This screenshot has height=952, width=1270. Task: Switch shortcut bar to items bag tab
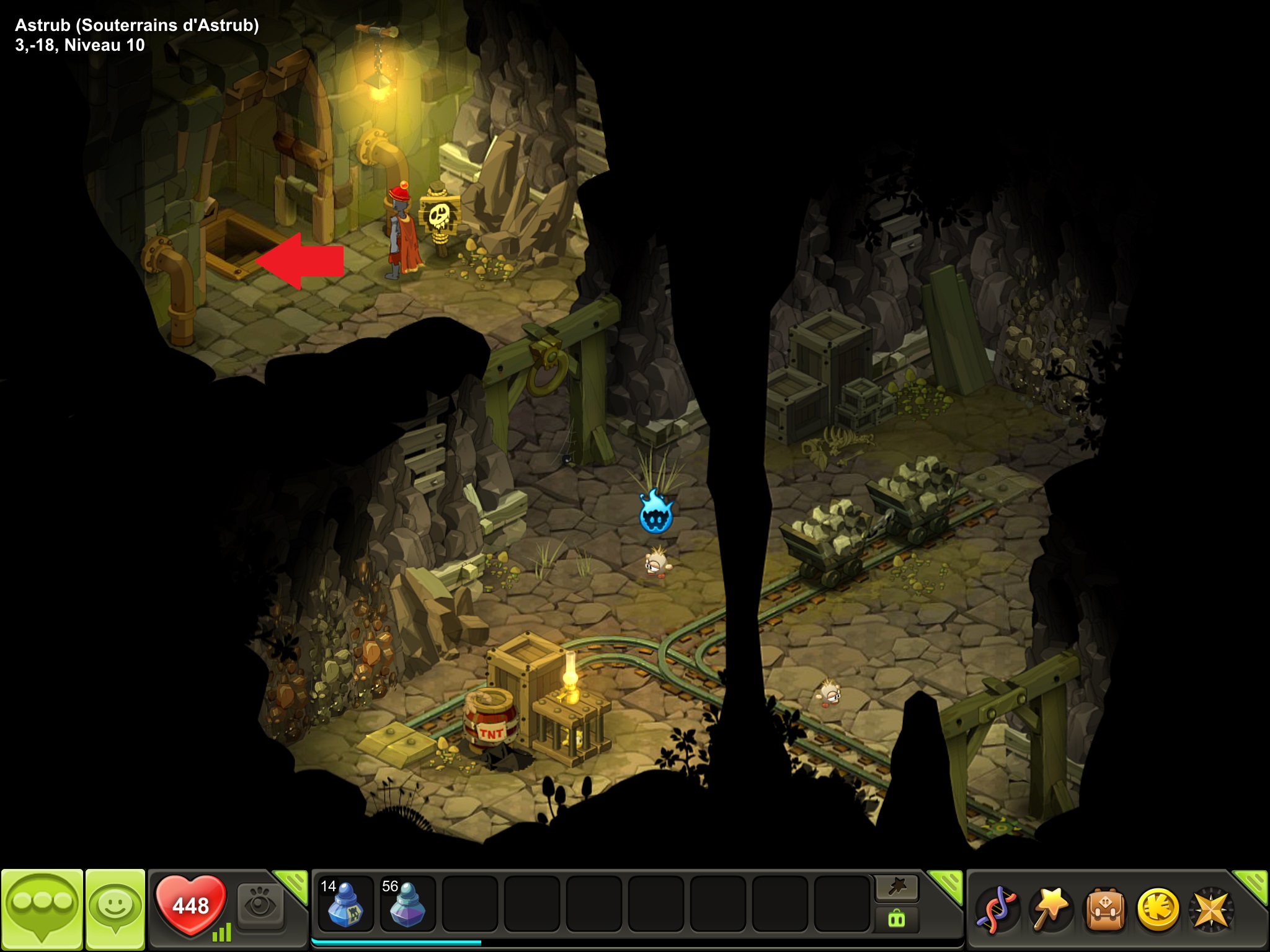coord(897,919)
